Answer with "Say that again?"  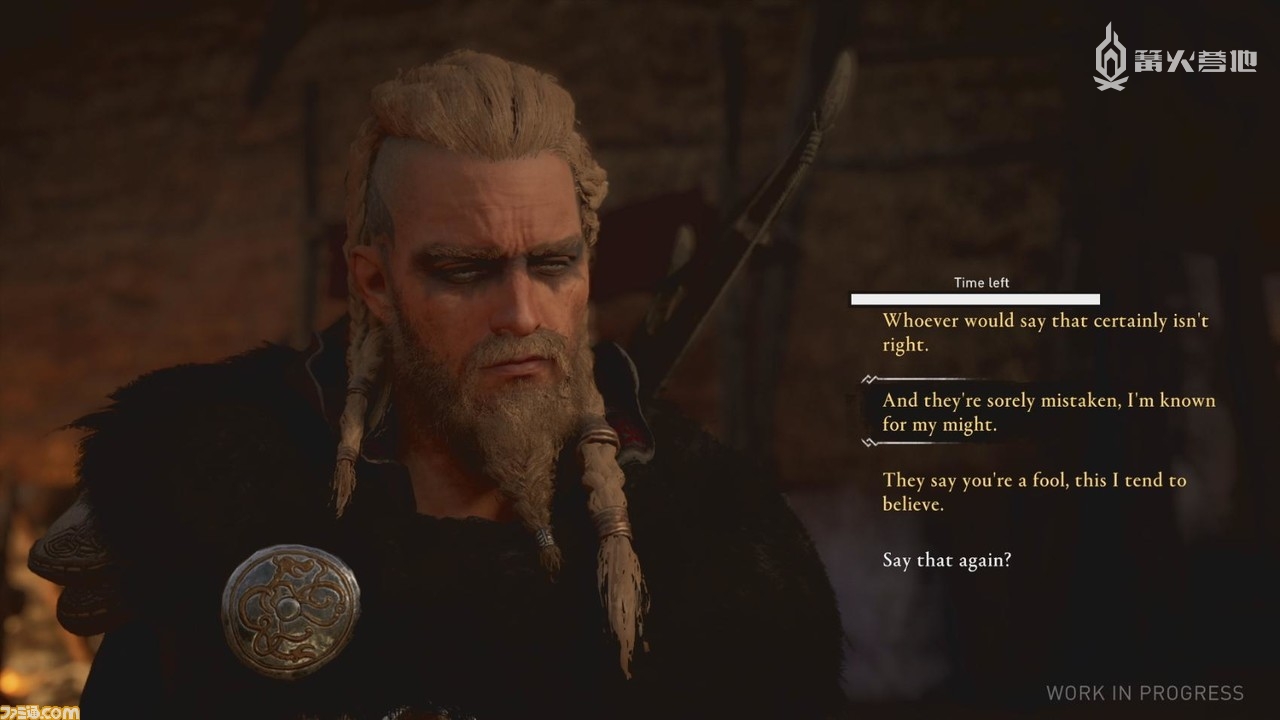[946, 560]
